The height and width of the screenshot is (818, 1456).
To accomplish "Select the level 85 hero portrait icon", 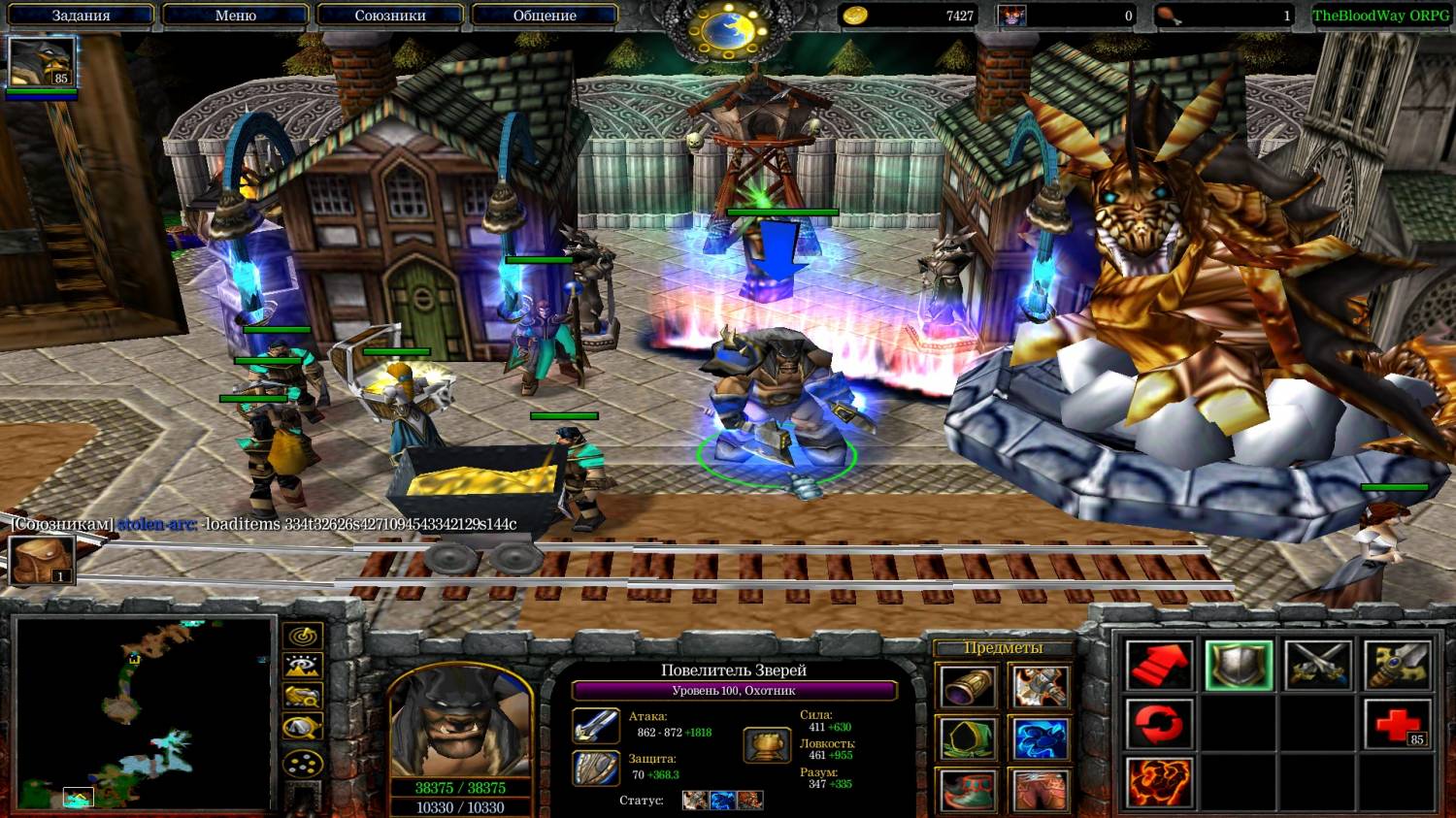I will pyautogui.click(x=41, y=63).
